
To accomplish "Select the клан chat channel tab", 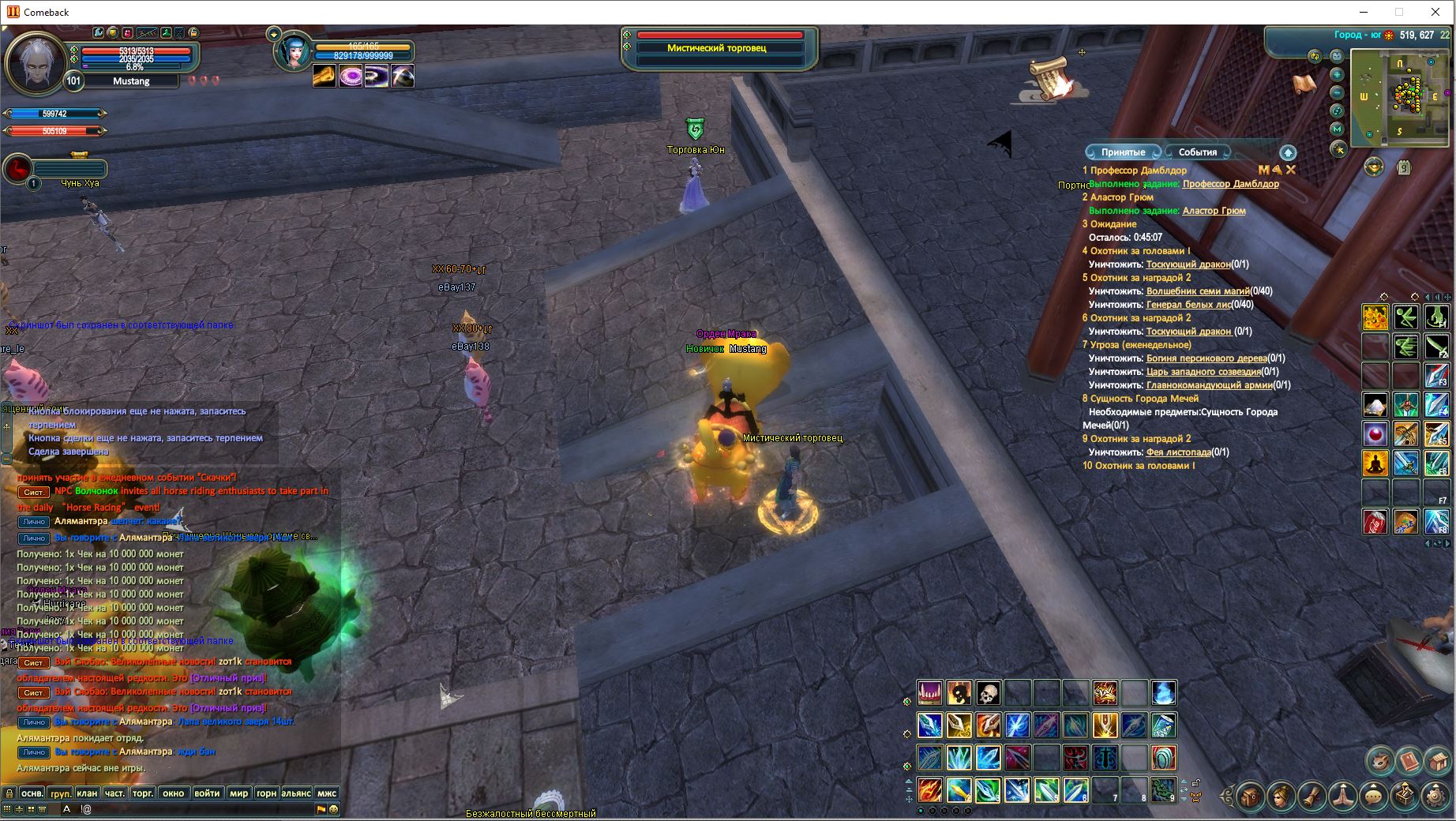I will tap(87, 793).
